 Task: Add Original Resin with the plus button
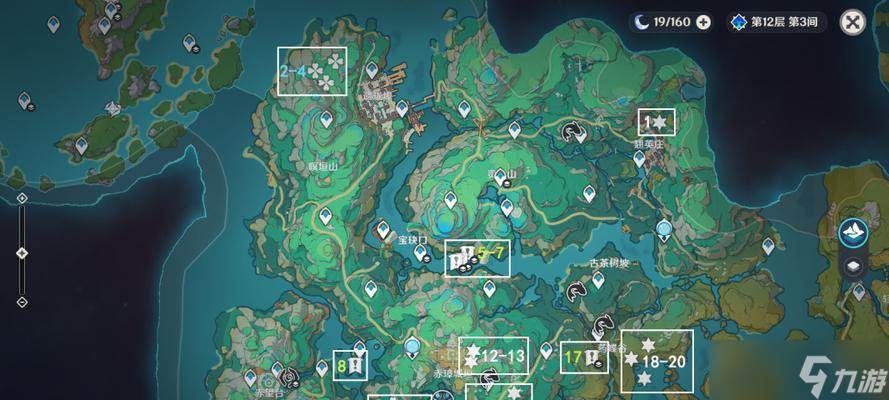click(x=704, y=22)
